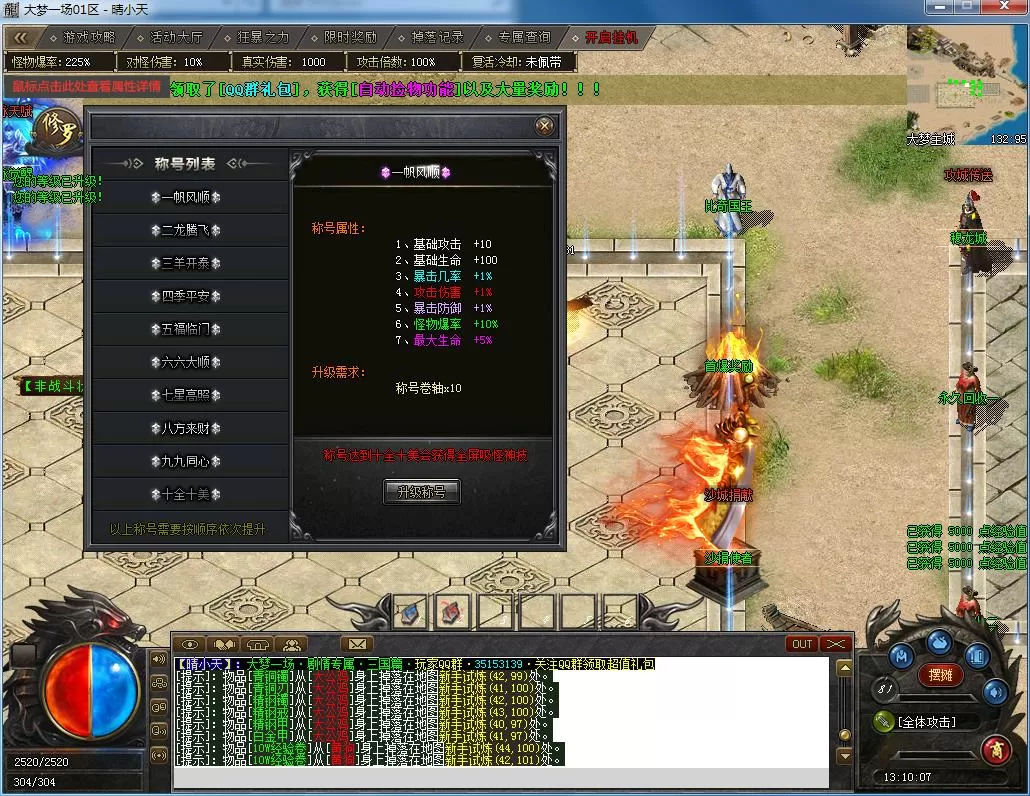This screenshot has height=796, width=1030.
Task: Select 二龙腾飞 in the title list
Action: tap(191, 230)
